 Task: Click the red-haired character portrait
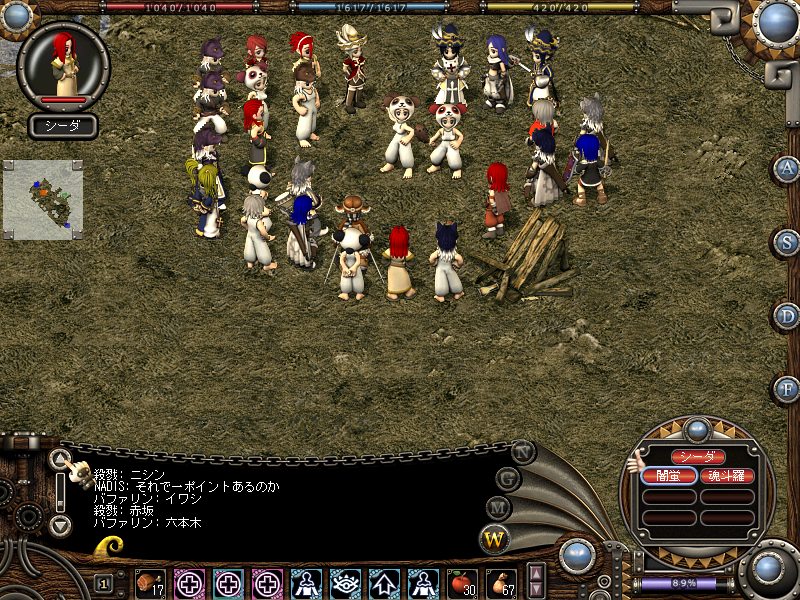(64, 63)
